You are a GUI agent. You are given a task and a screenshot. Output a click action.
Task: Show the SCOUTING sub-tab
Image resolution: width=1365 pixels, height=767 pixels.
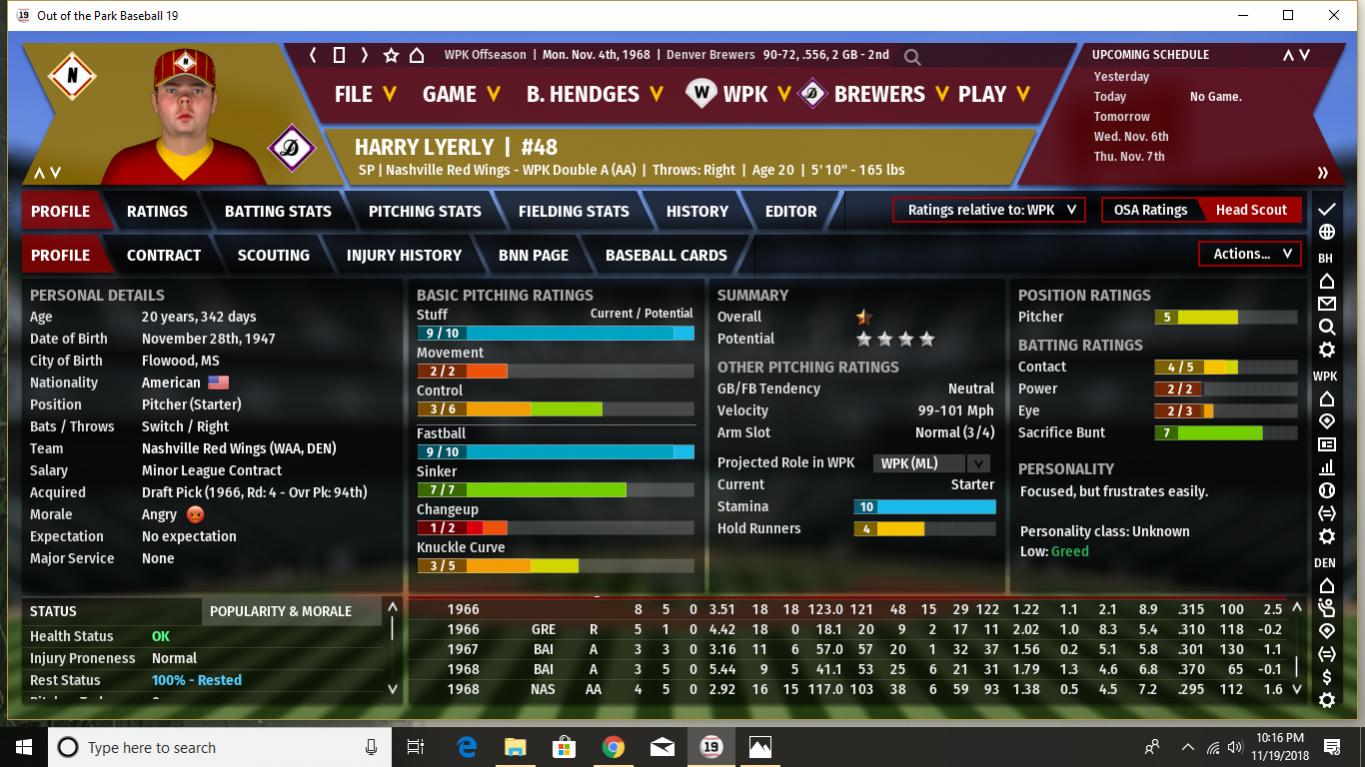[x=273, y=255]
